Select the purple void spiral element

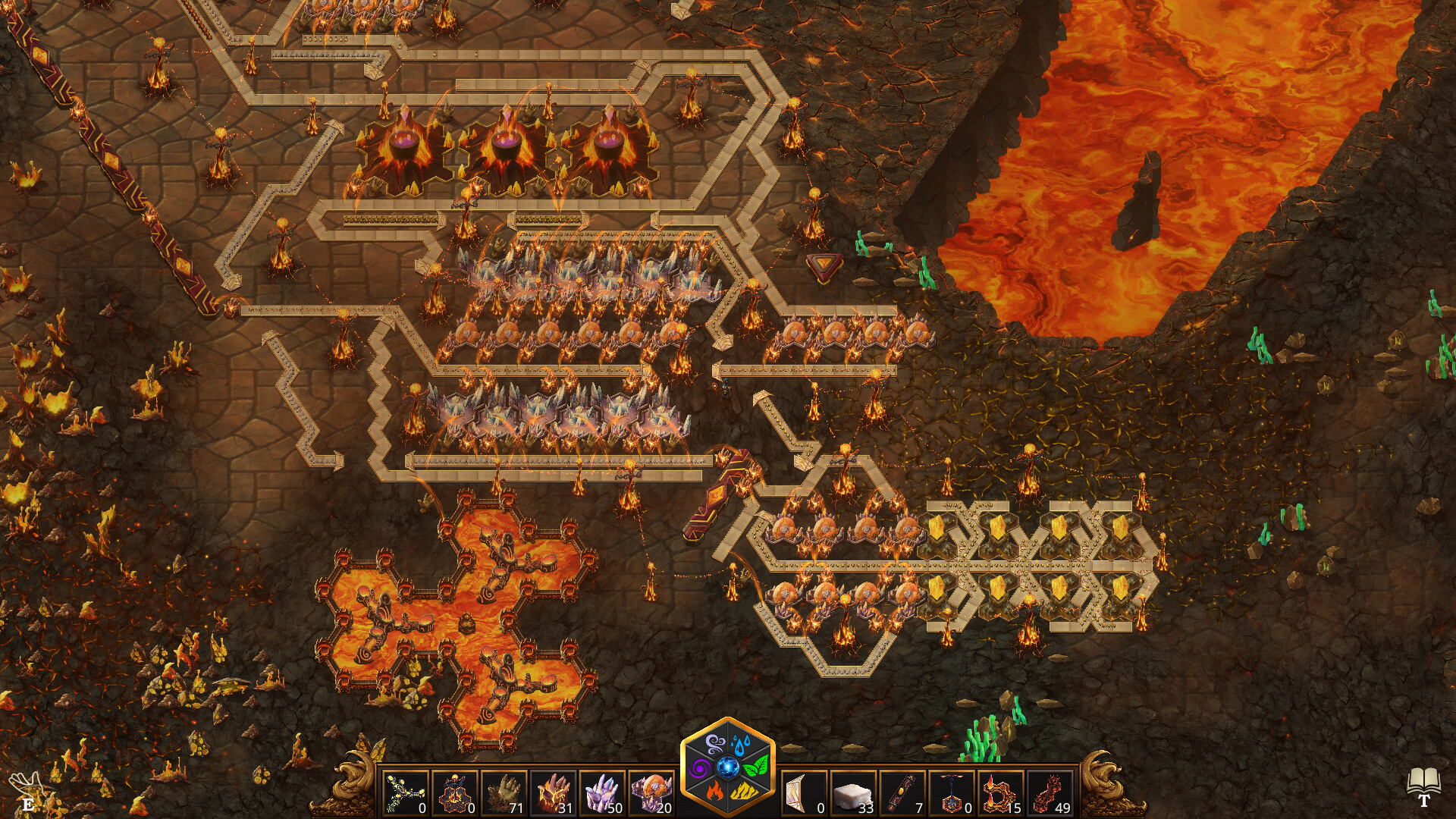pos(699,768)
